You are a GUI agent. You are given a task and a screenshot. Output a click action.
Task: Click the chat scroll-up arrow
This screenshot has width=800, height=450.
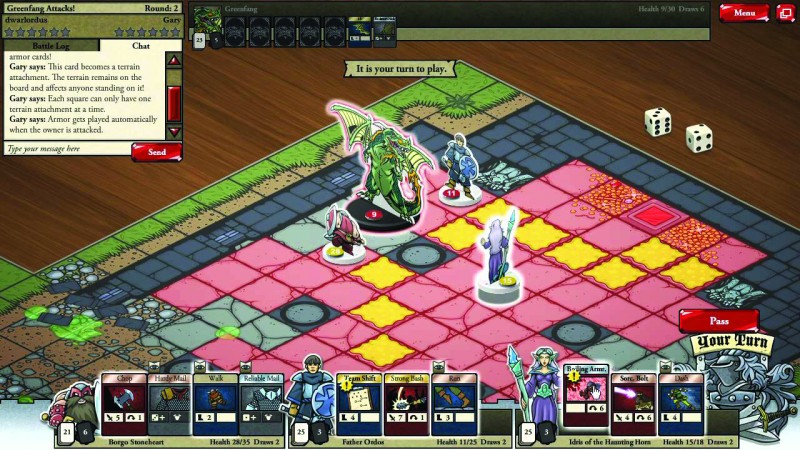174,60
